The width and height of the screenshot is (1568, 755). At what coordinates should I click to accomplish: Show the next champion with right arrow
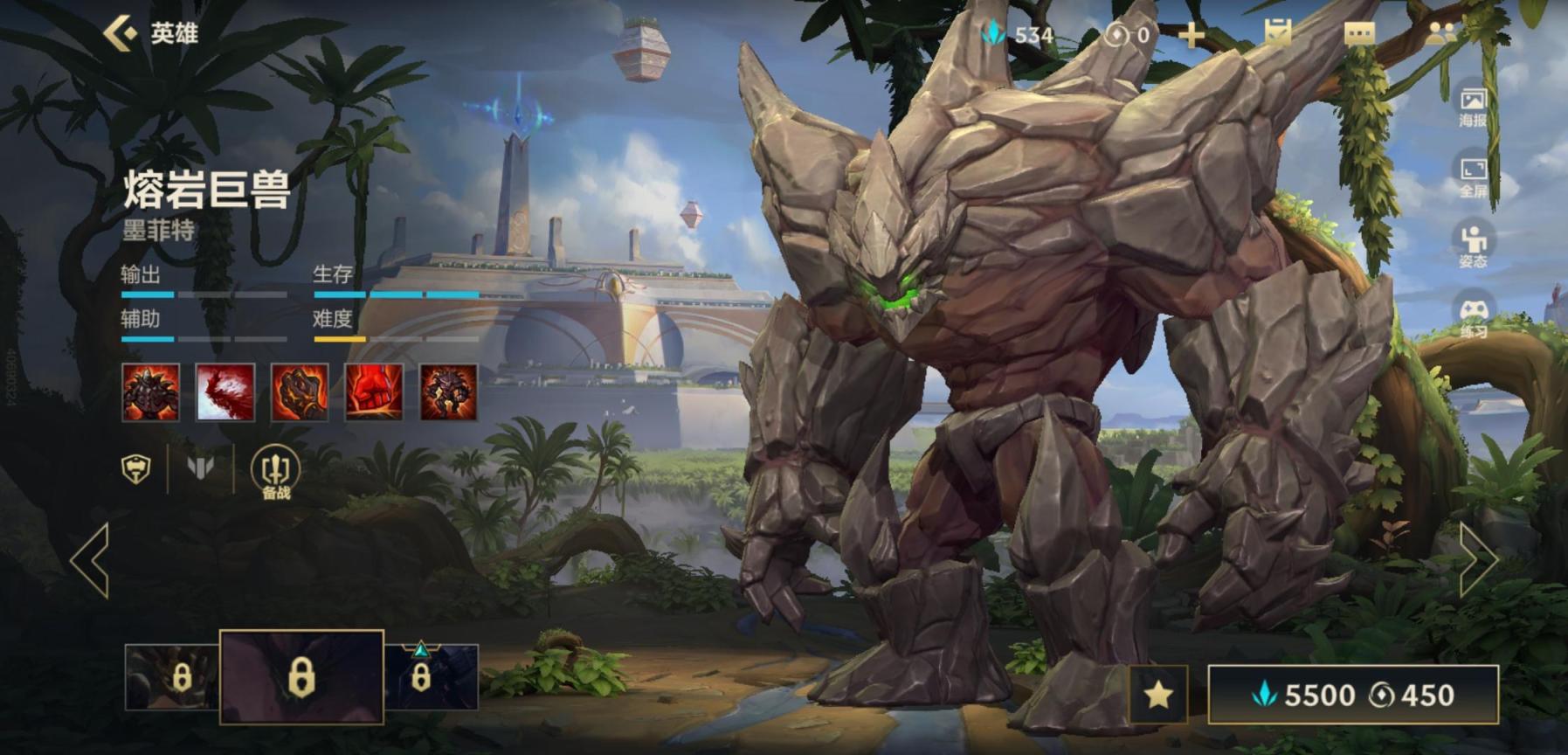point(1478,560)
